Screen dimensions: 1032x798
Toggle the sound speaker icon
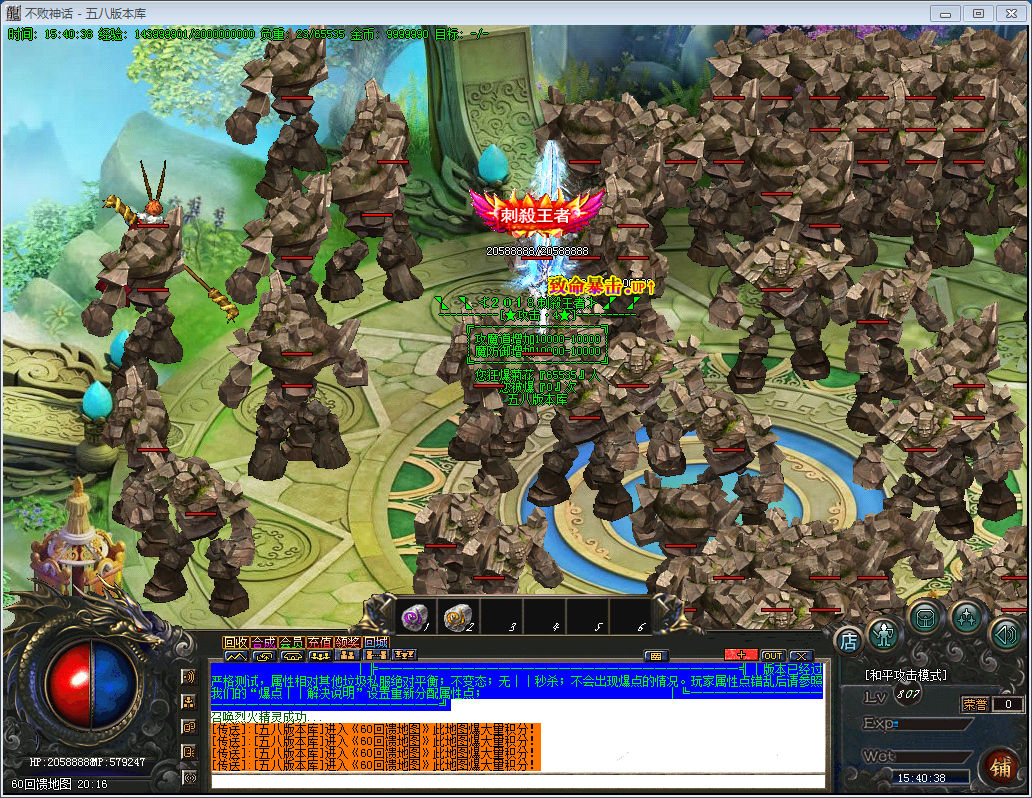[x=1005, y=633]
